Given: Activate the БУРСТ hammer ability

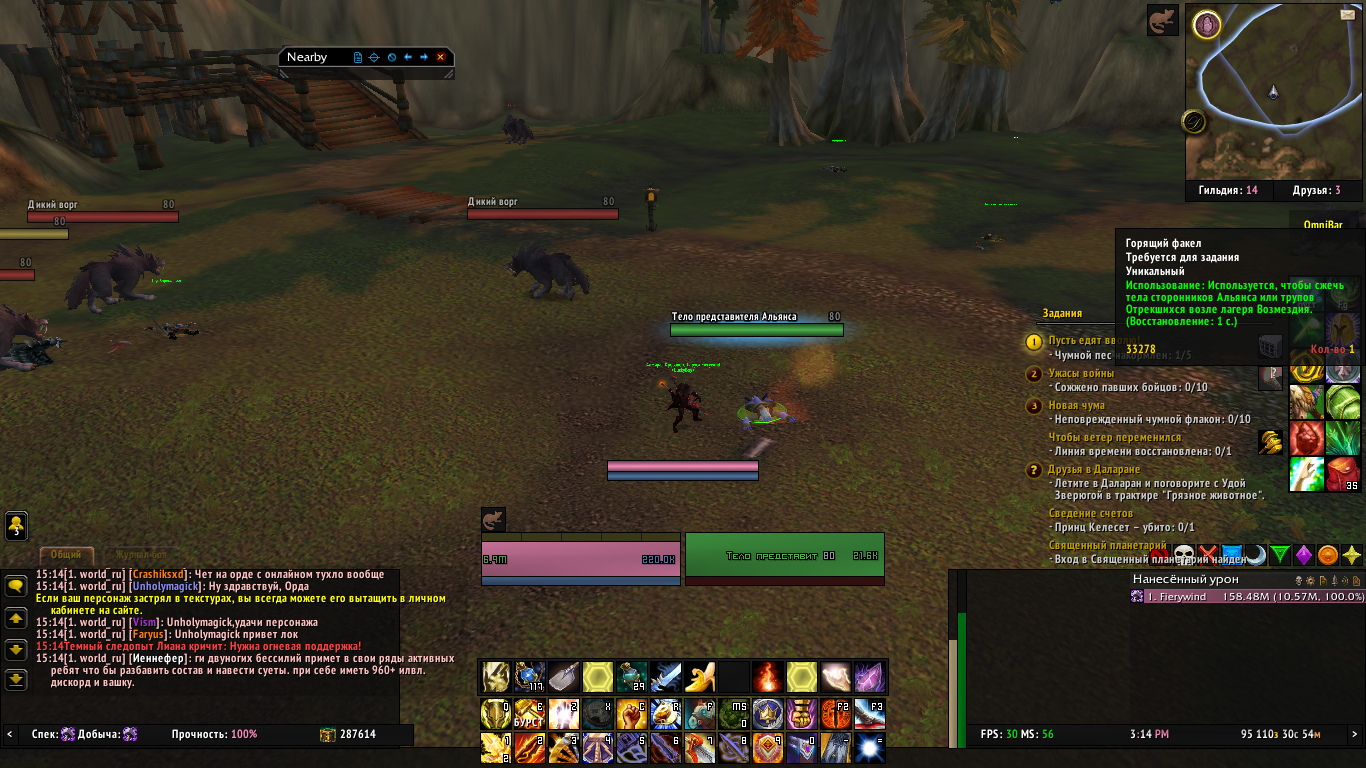Looking at the screenshot, I should [x=529, y=713].
